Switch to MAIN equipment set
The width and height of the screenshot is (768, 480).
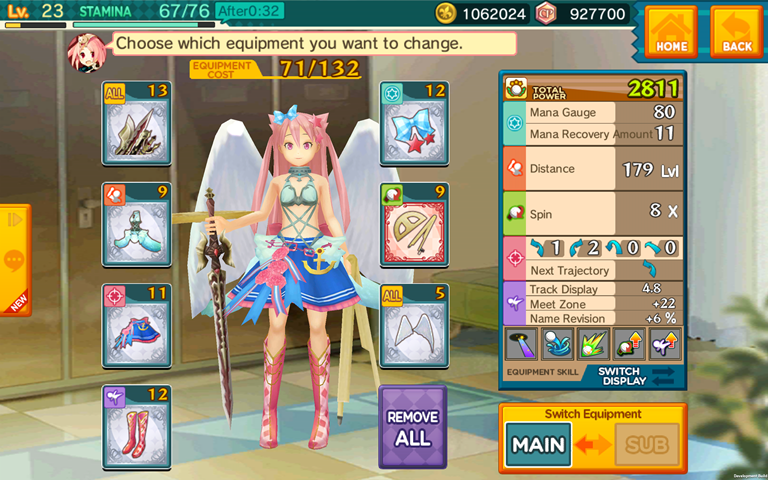[x=538, y=444]
